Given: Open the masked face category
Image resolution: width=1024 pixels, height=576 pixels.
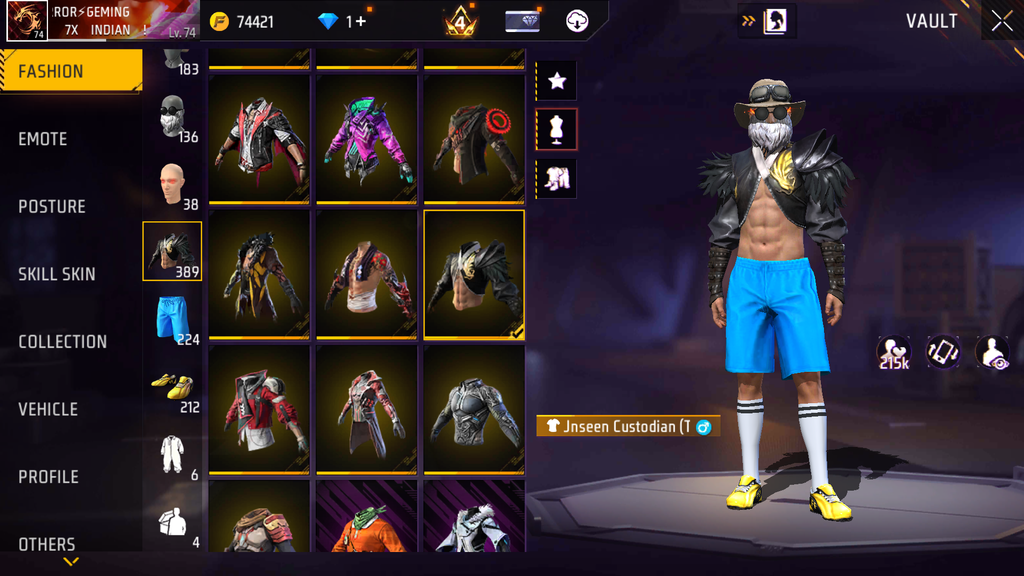Looking at the screenshot, I should pos(173,117).
